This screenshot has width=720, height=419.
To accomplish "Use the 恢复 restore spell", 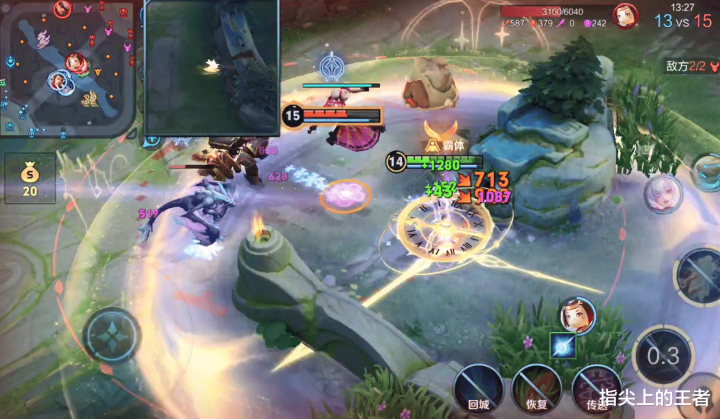I will point(536,388).
